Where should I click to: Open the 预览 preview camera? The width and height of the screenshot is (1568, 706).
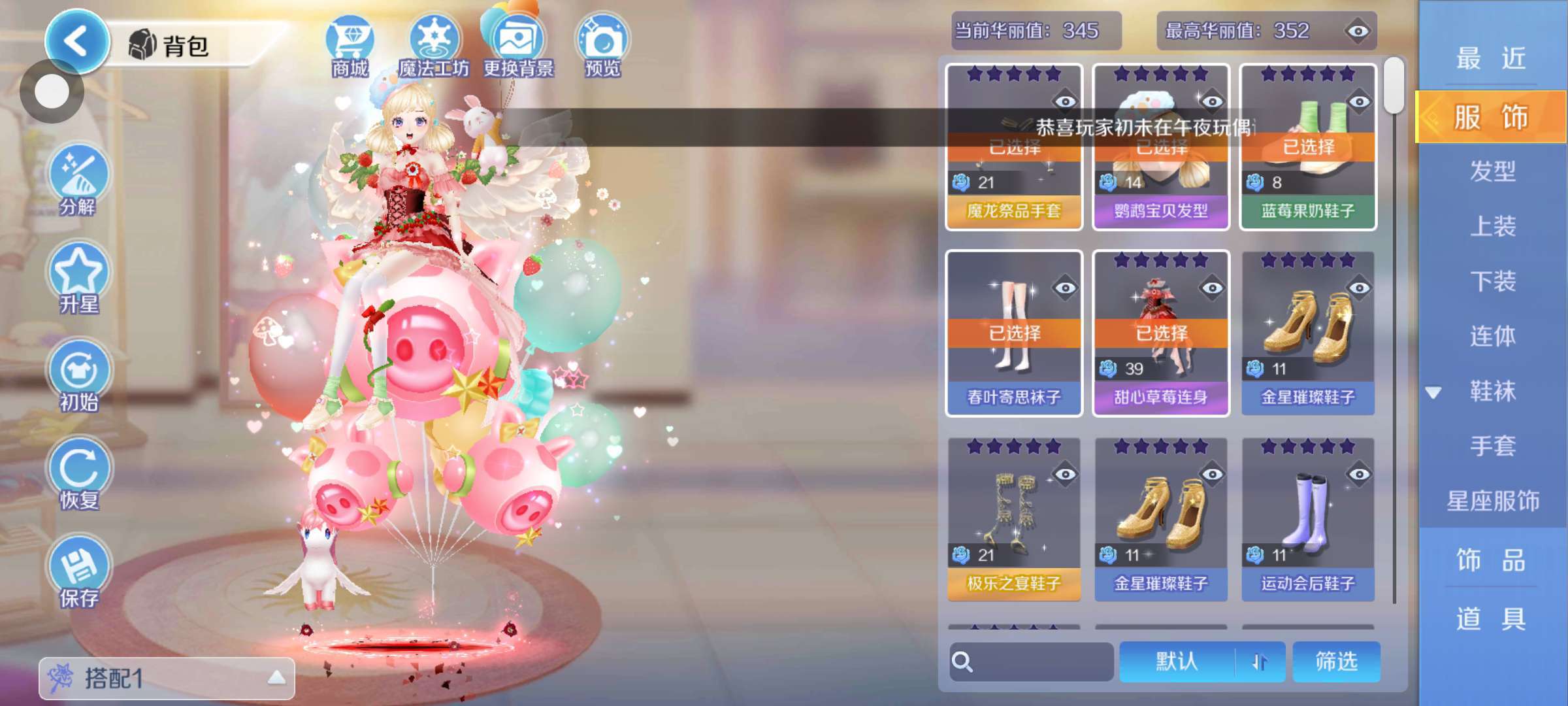(x=602, y=46)
